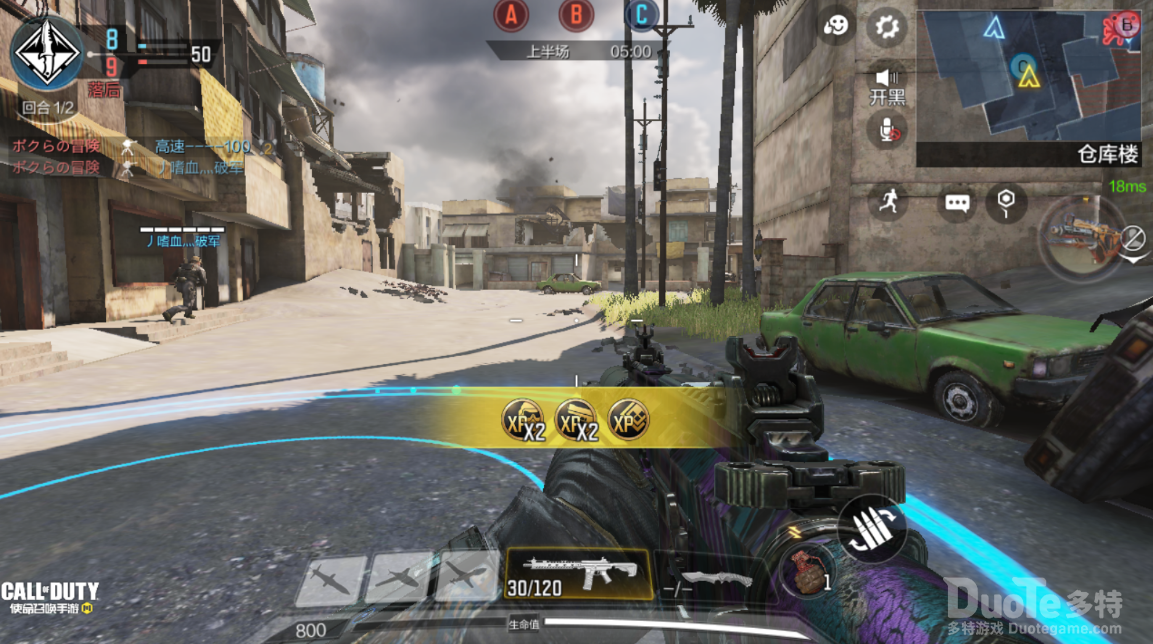Open the settings gear menu
The height and width of the screenshot is (644, 1153).
[885, 28]
